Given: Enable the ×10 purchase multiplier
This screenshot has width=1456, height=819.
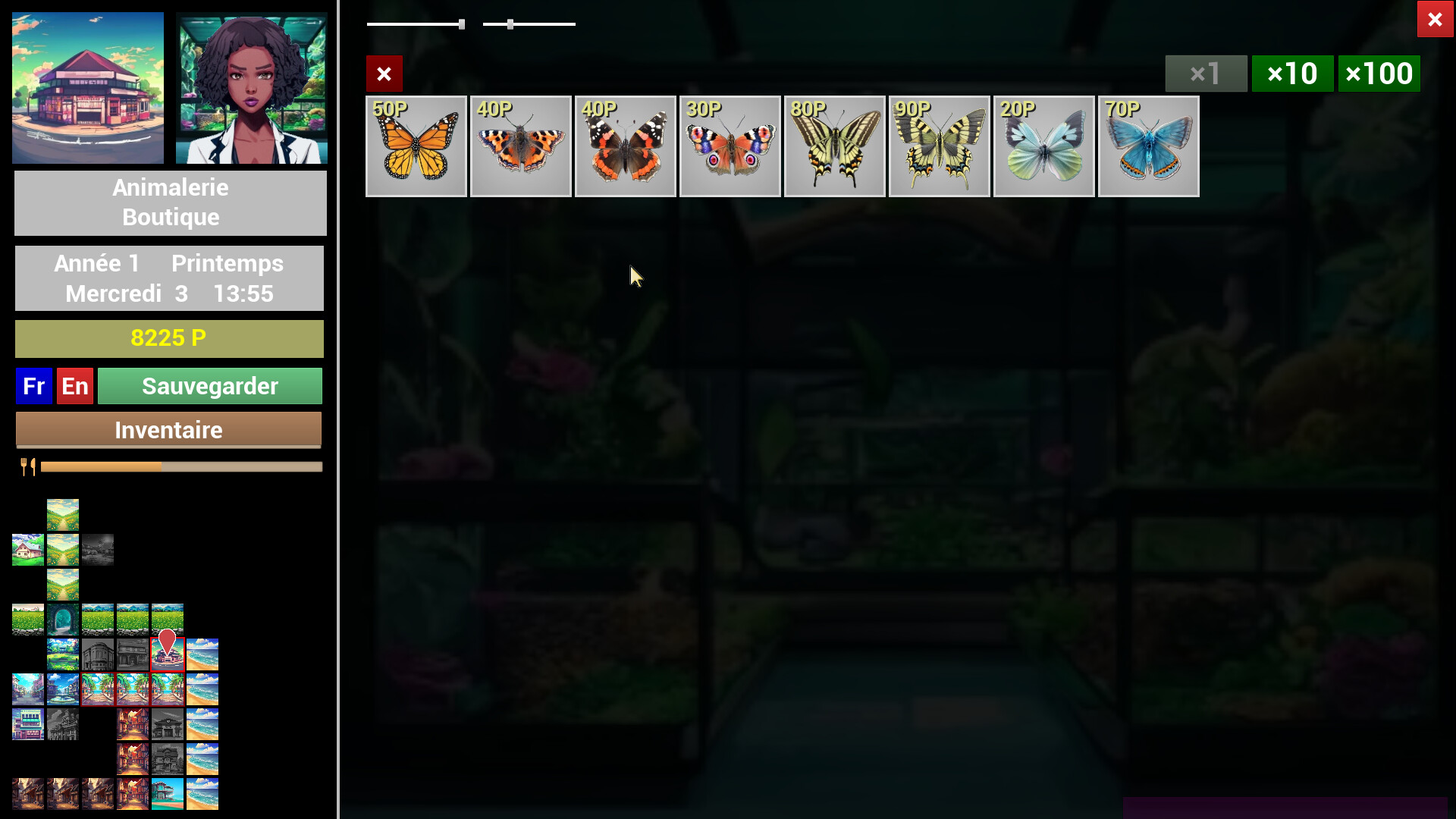Looking at the screenshot, I should 1293,74.
